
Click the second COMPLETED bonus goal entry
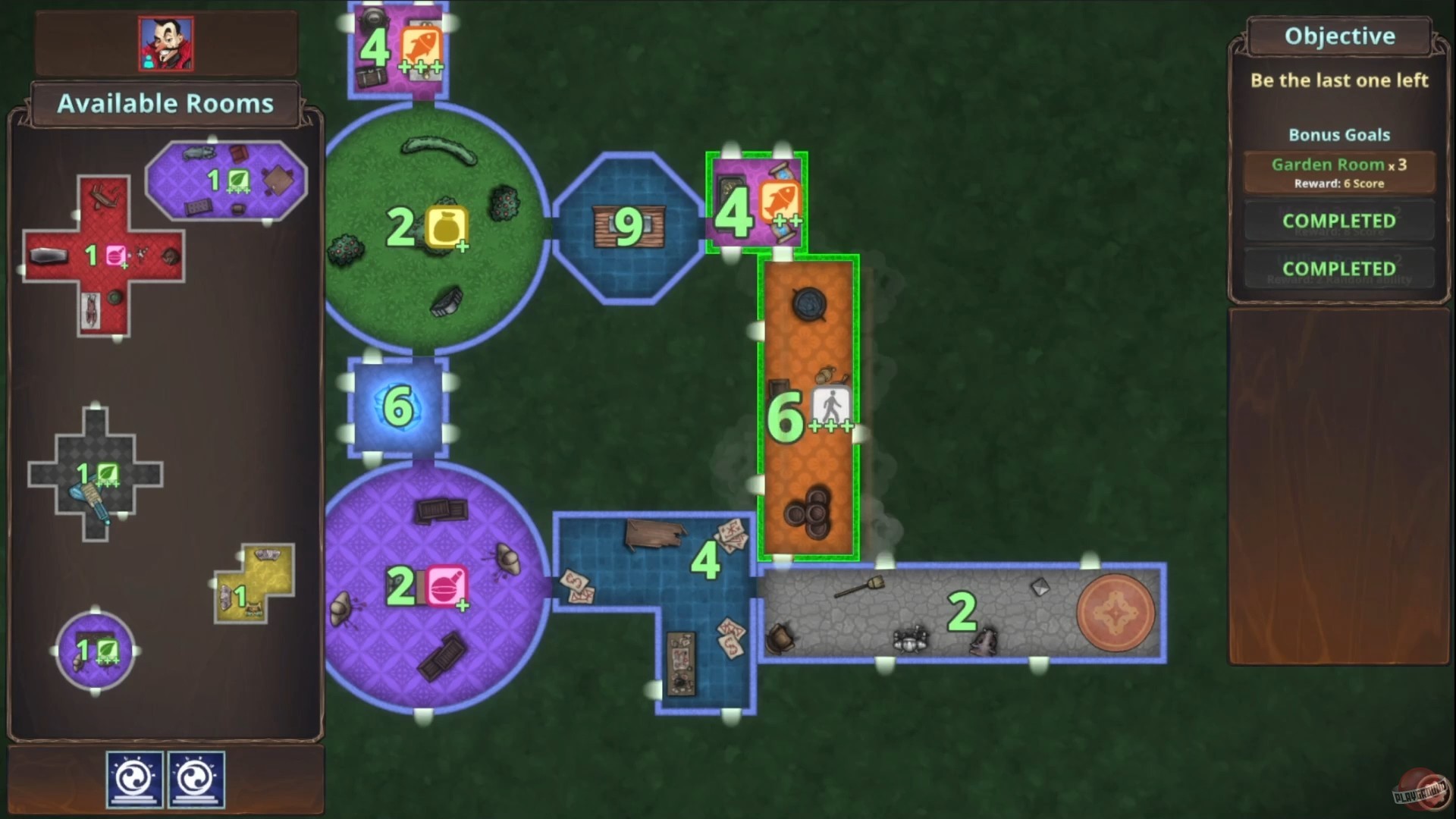click(x=1338, y=268)
